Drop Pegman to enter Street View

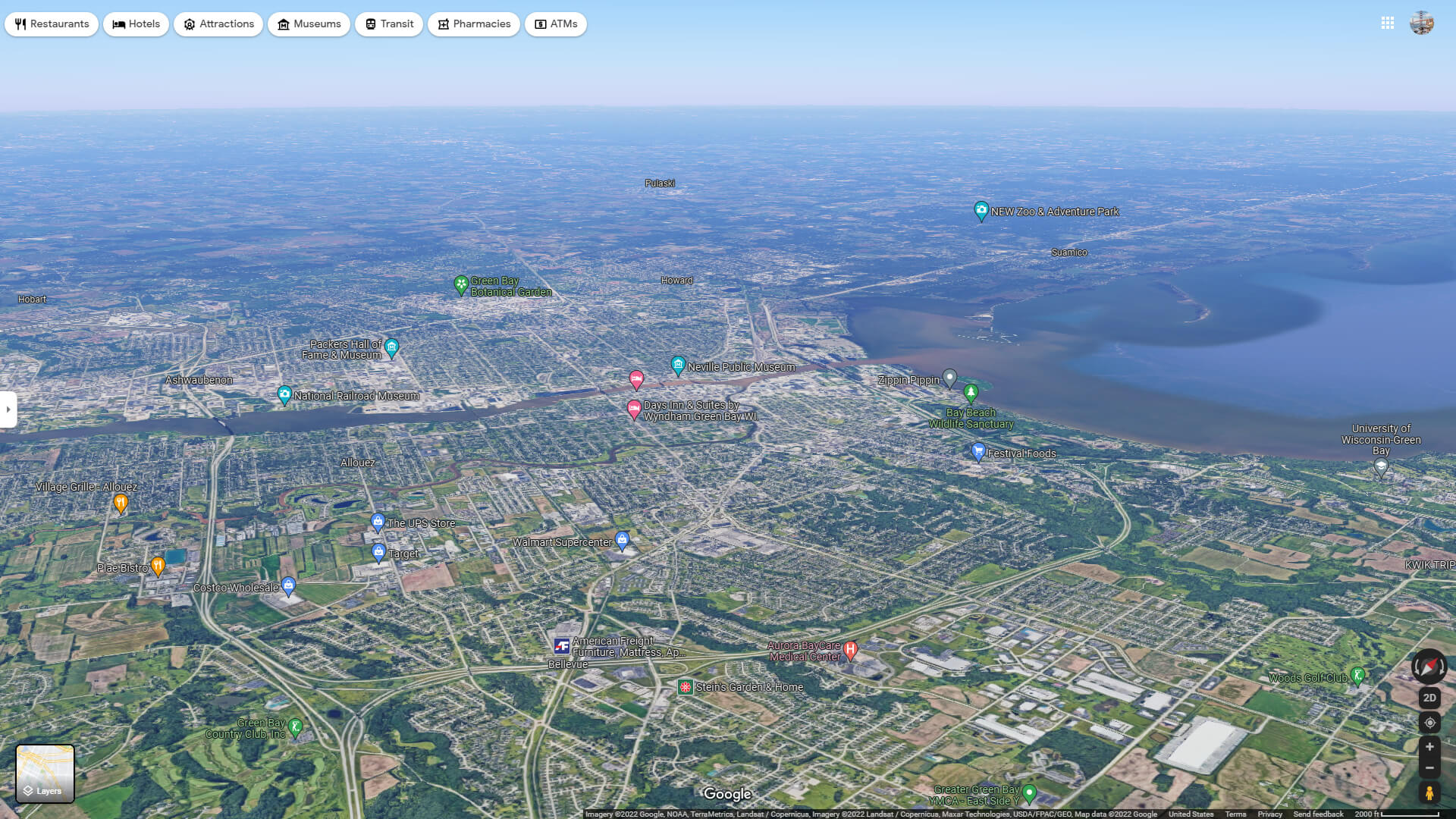tap(1430, 793)
